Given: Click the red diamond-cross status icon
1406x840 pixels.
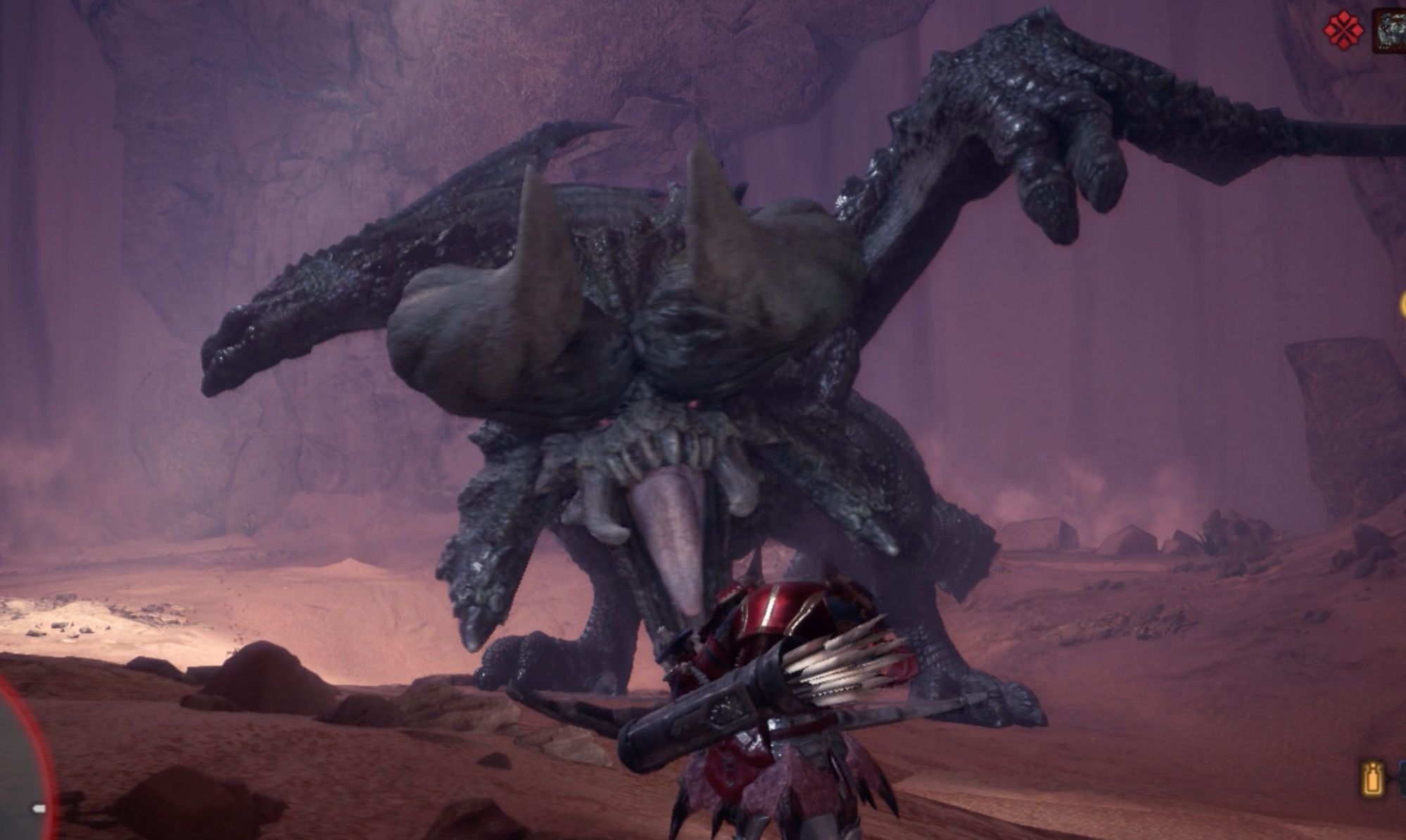Looking at the screenshot, I should [x=1343, y=30].
